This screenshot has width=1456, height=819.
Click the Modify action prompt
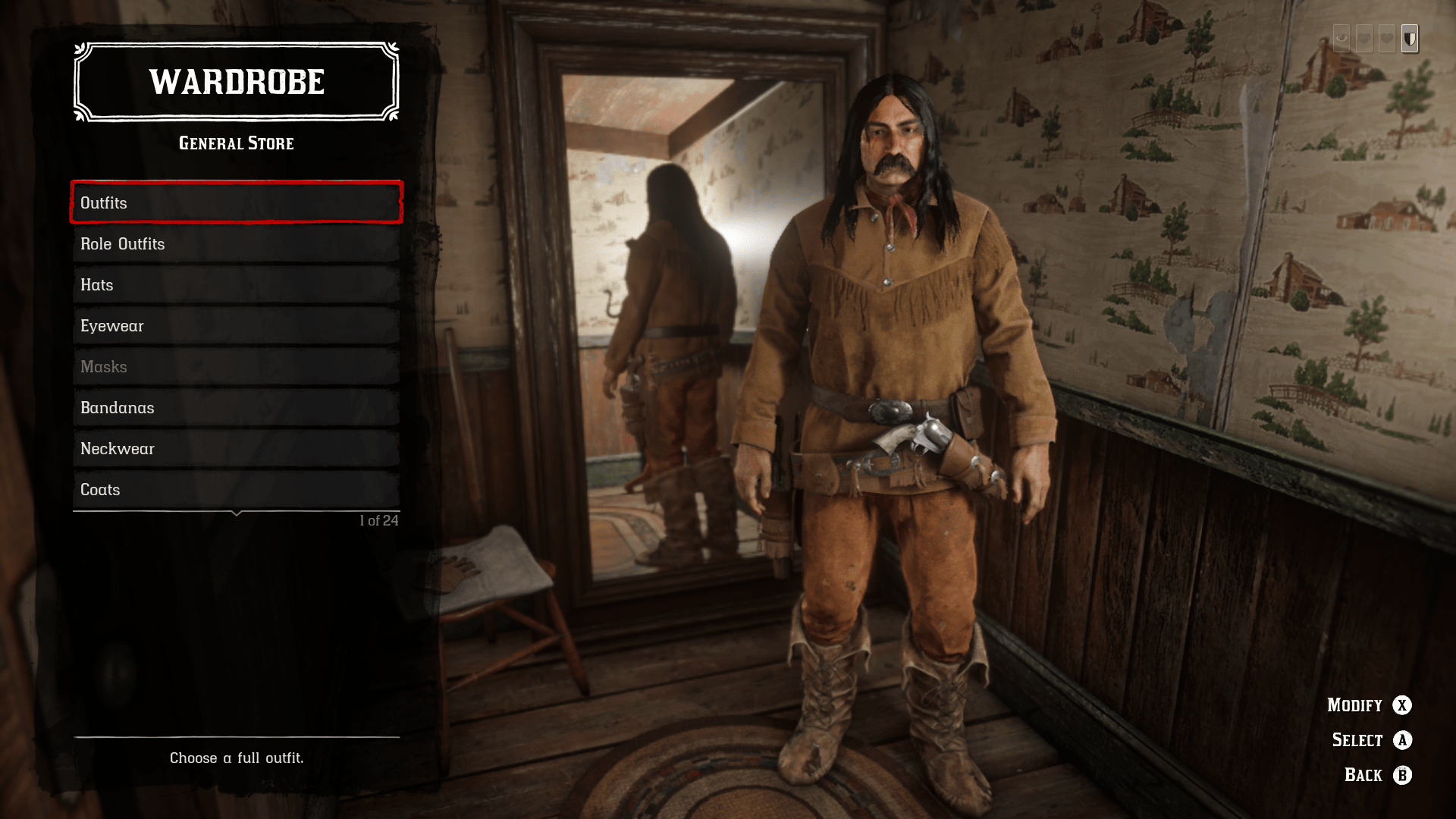tap(1355, 705)
